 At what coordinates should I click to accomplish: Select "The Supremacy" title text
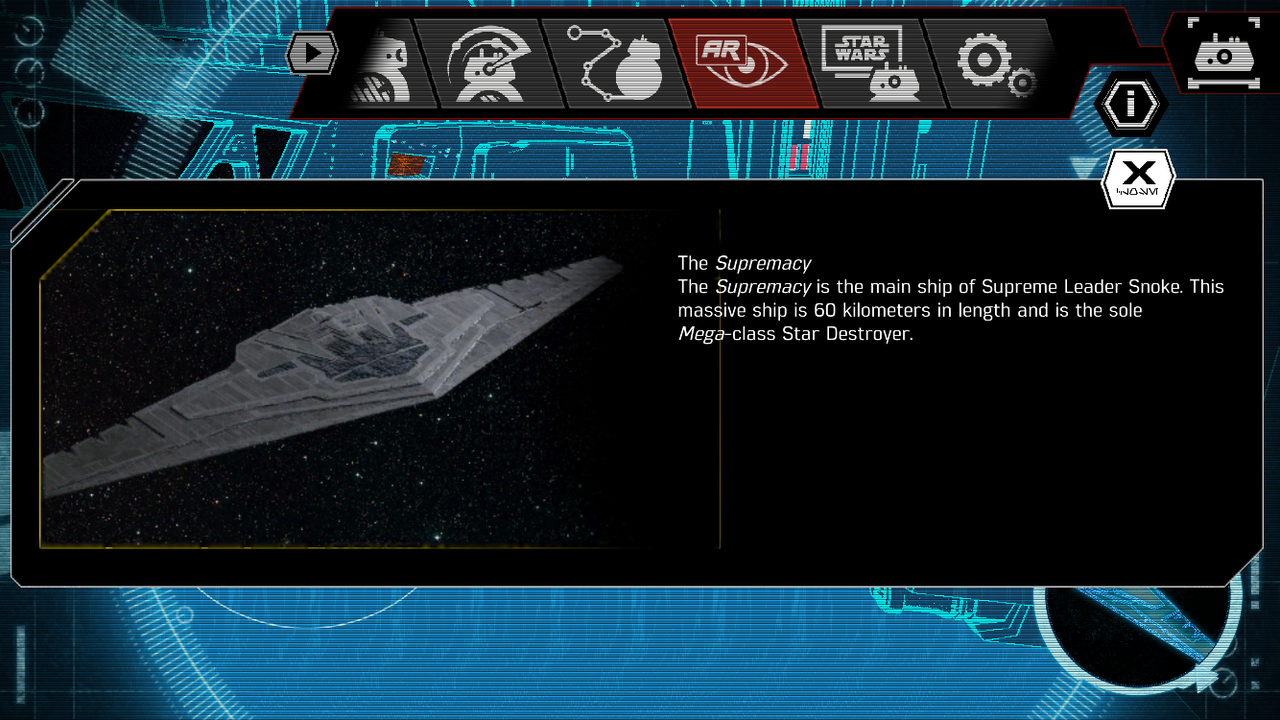[x=744, y=263]
